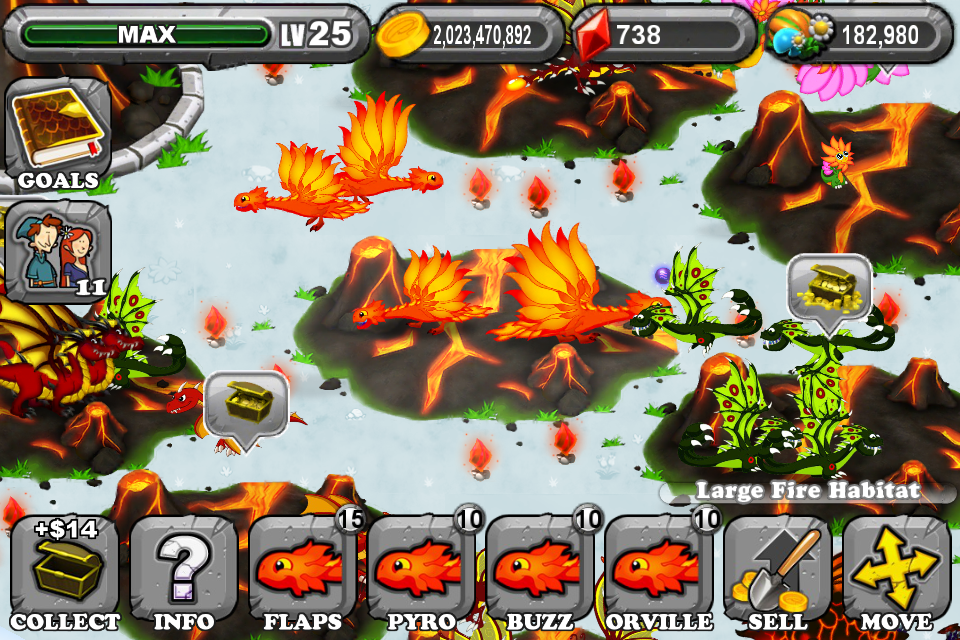Image resolution: width=960 pixels, height=640 pixels.
Task: Open the friends social icon
Action: [57, 252]
